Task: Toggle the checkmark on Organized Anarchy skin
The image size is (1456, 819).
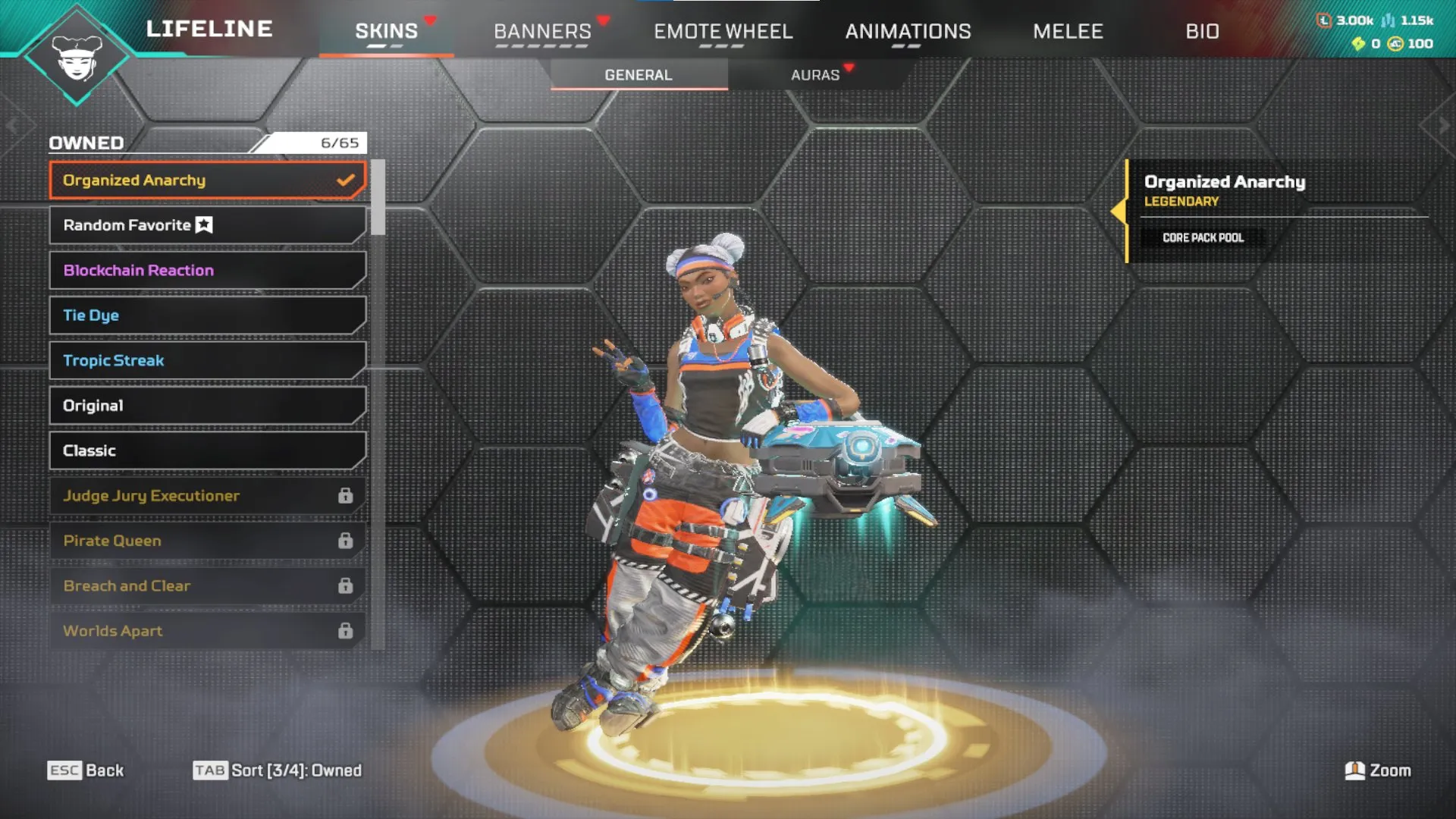Action: (x=347, y=180)
